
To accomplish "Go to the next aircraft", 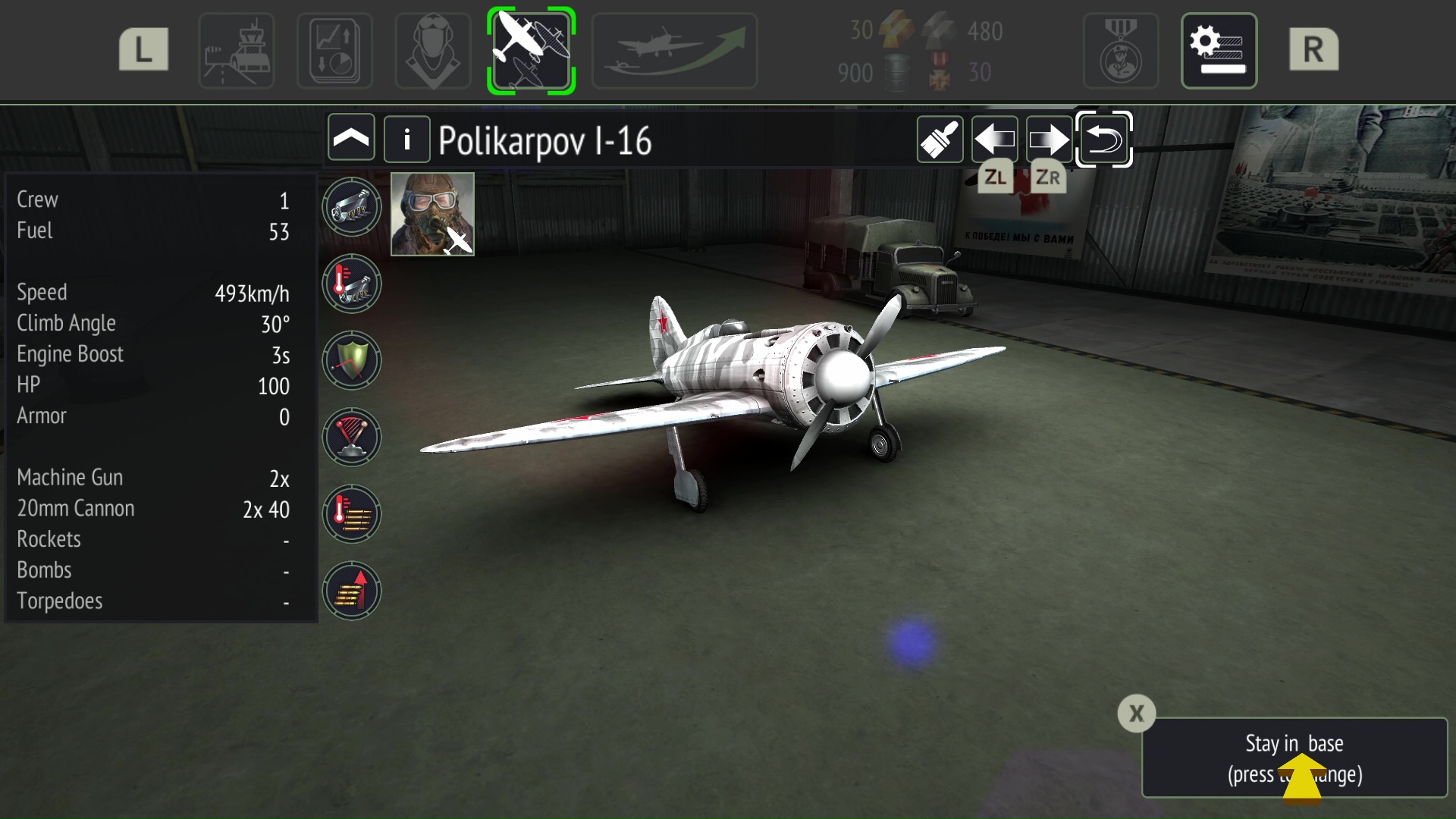I will click(x=1049, y=140).
